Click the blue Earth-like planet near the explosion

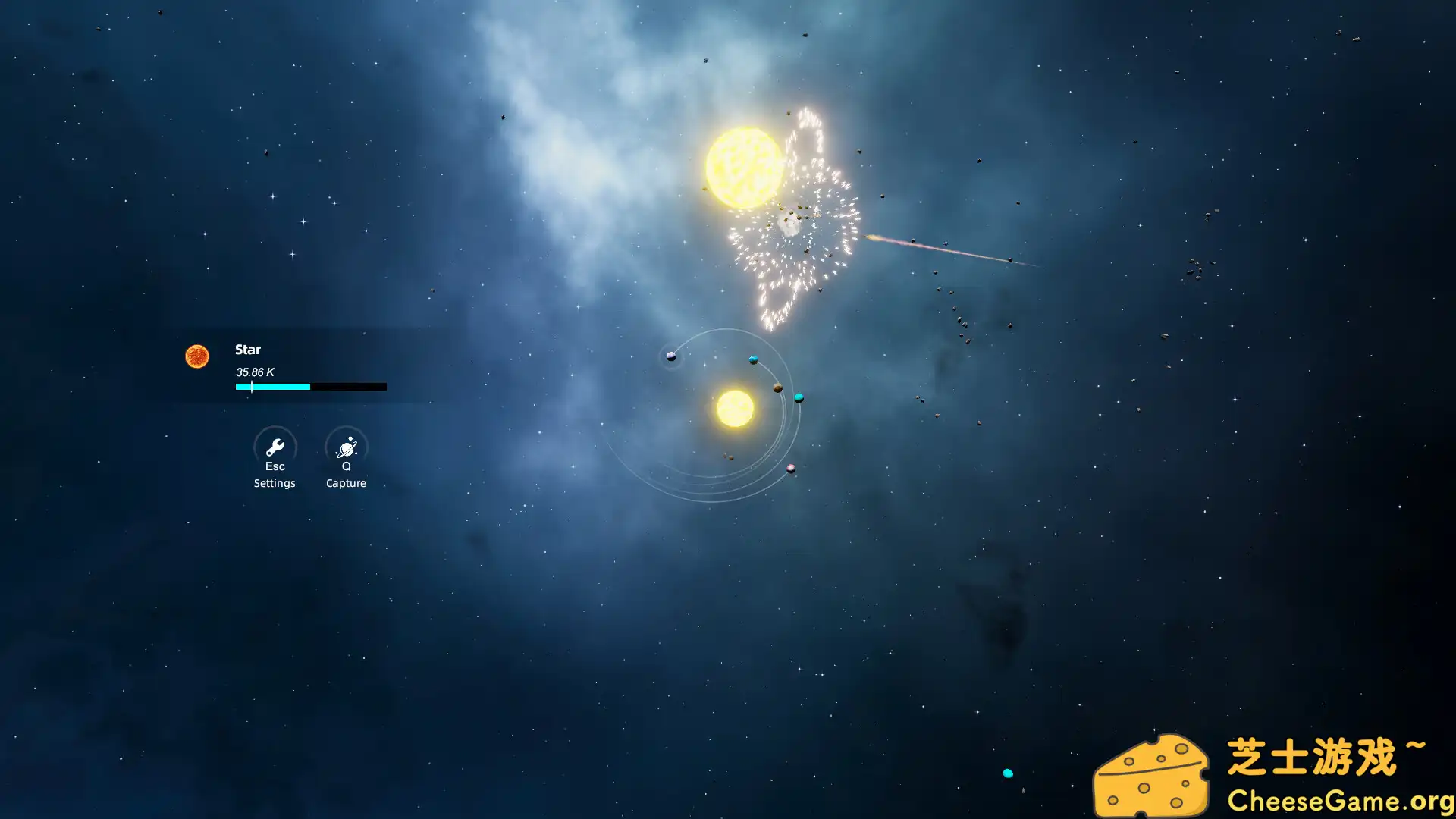coord(753,359)
